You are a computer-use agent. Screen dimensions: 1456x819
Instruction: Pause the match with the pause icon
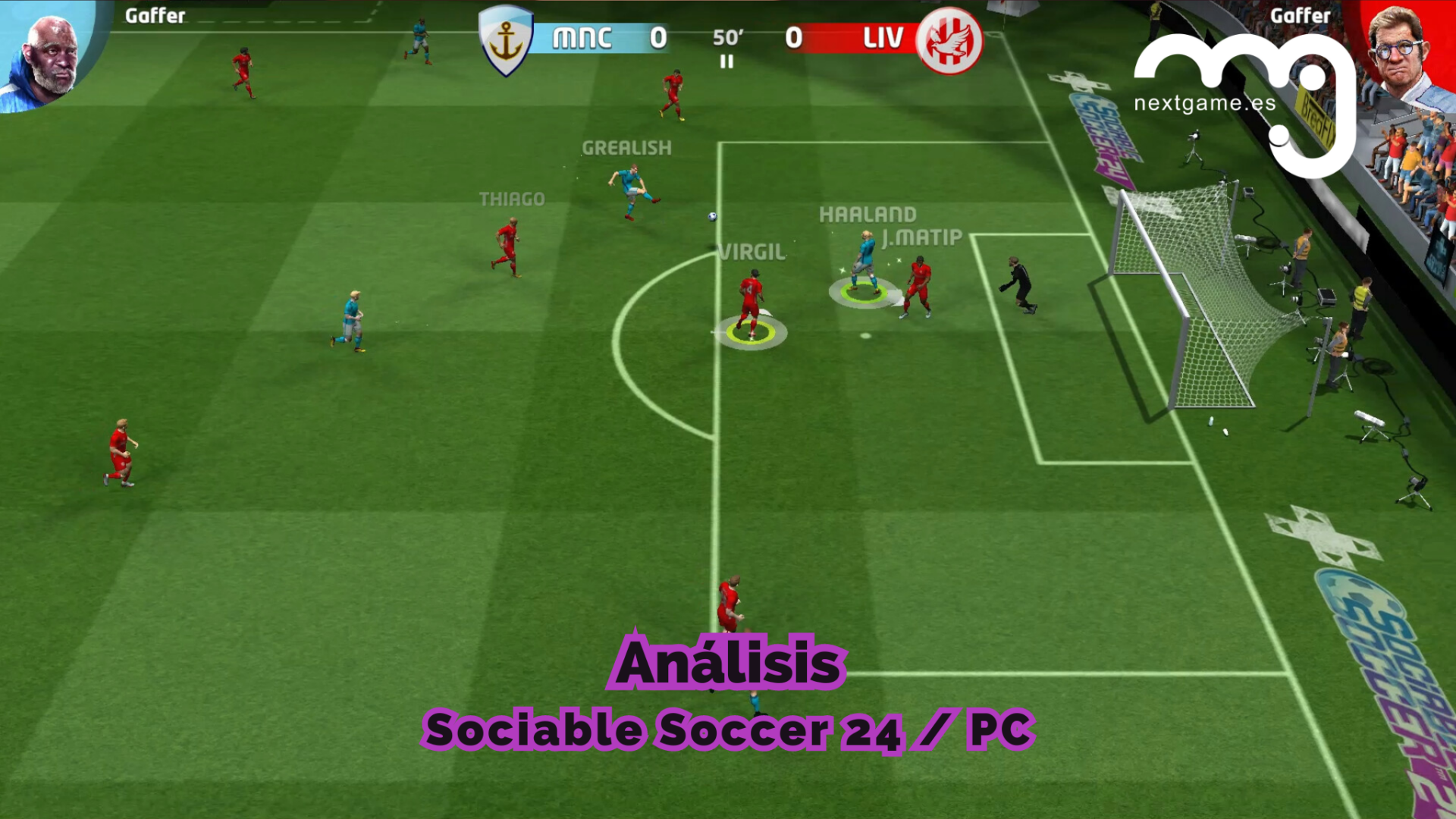(726, 62)
